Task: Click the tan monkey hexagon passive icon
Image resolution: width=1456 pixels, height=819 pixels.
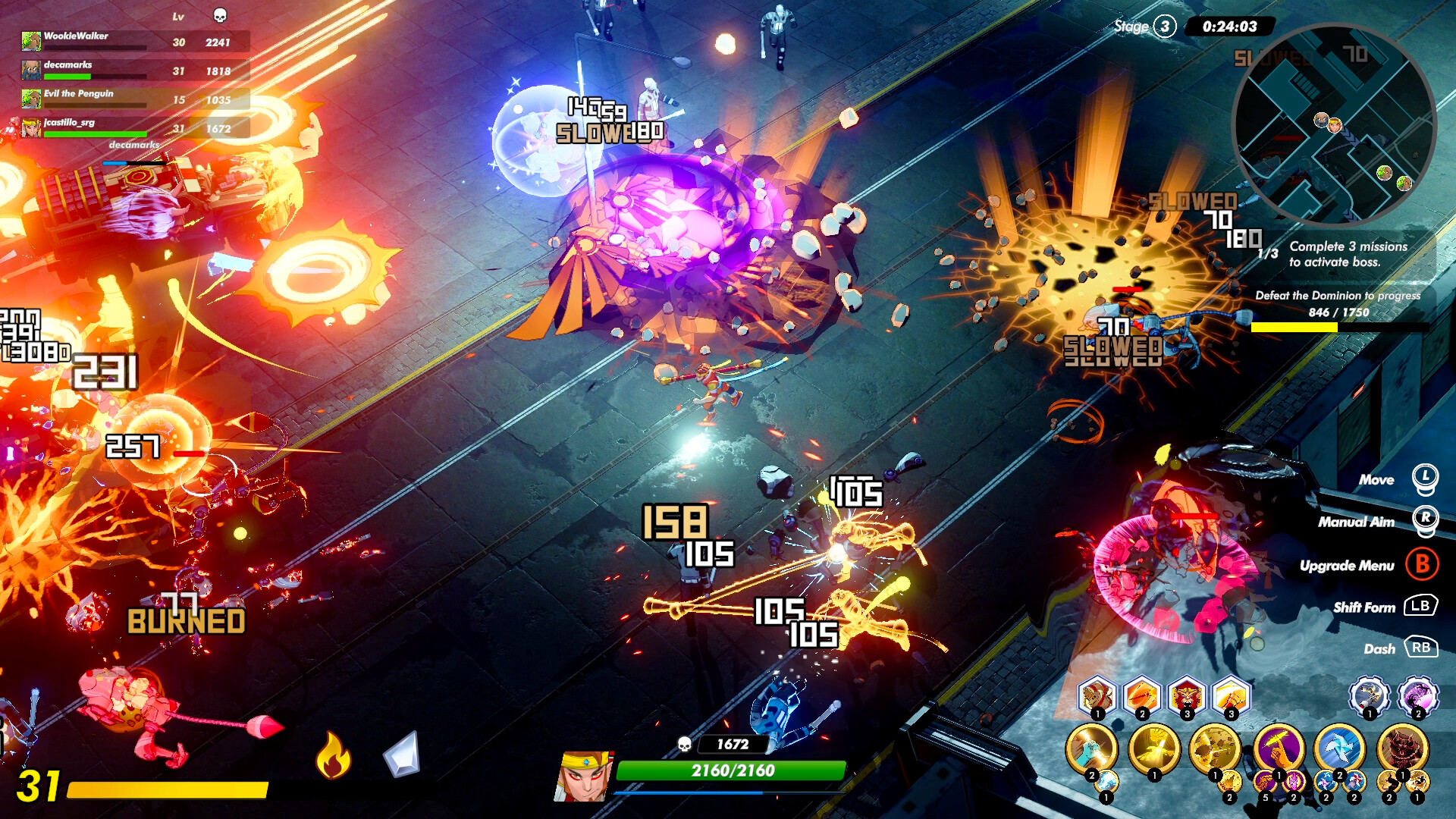Action: pos(1097,695)
